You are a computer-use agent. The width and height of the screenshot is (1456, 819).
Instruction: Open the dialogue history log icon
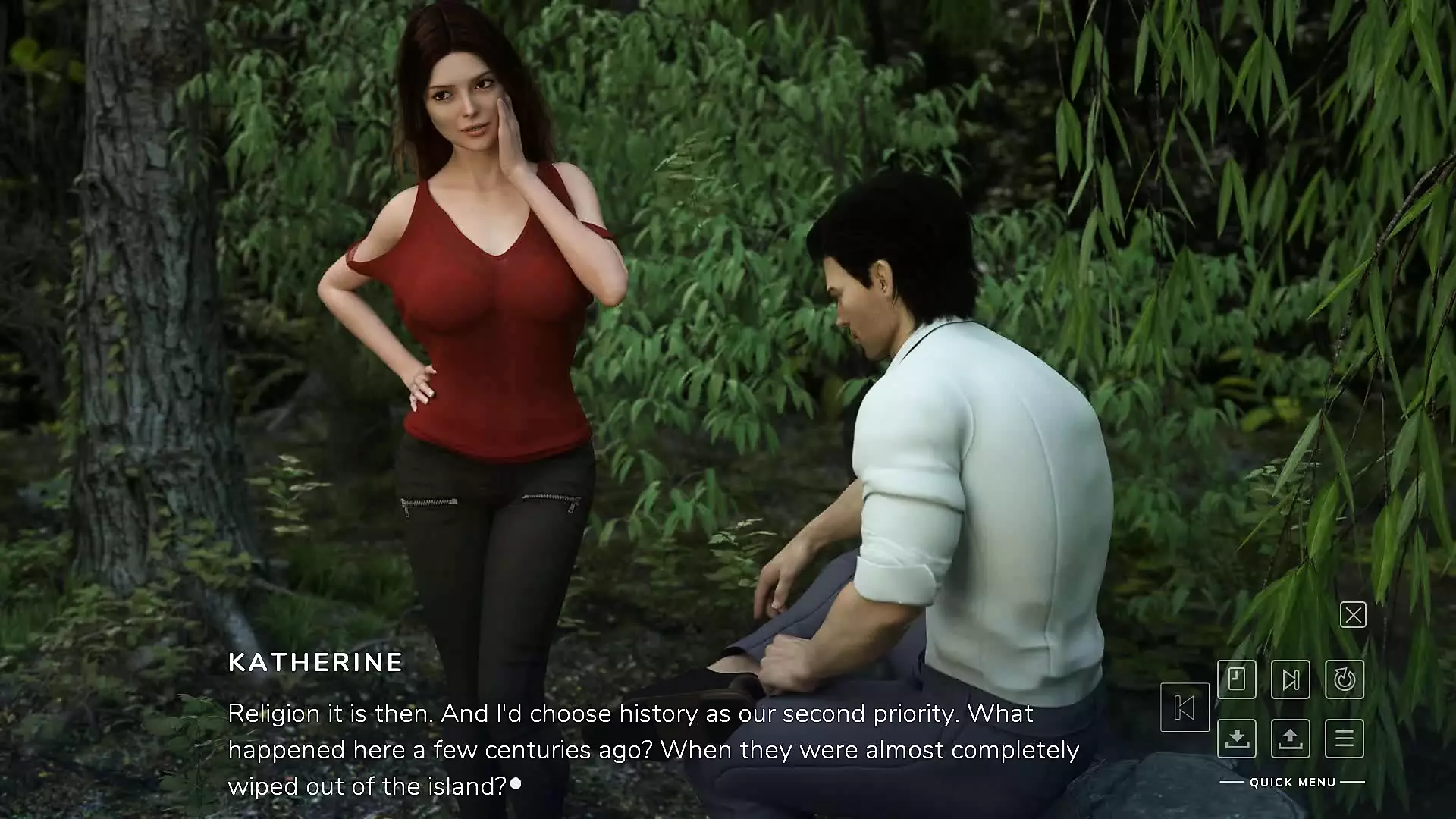[x=1237, y=679]
